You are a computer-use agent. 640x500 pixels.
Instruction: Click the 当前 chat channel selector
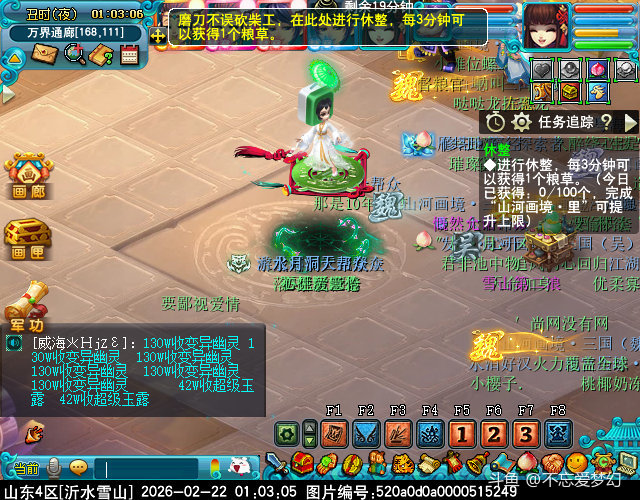[26, 468]
